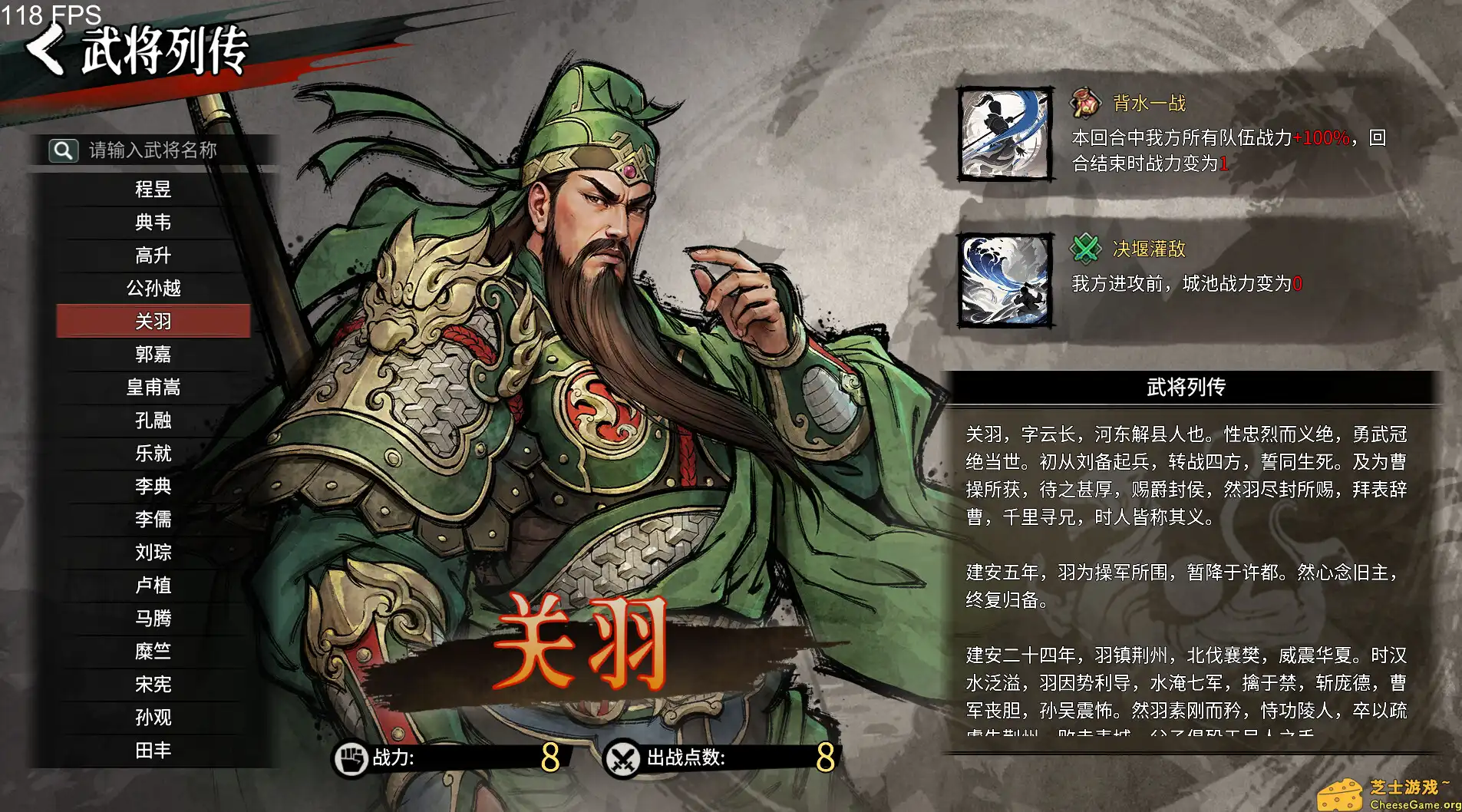Click the magnifier search icon
1462x812 pixels.
pyautogui.click(x=65, y=150)
